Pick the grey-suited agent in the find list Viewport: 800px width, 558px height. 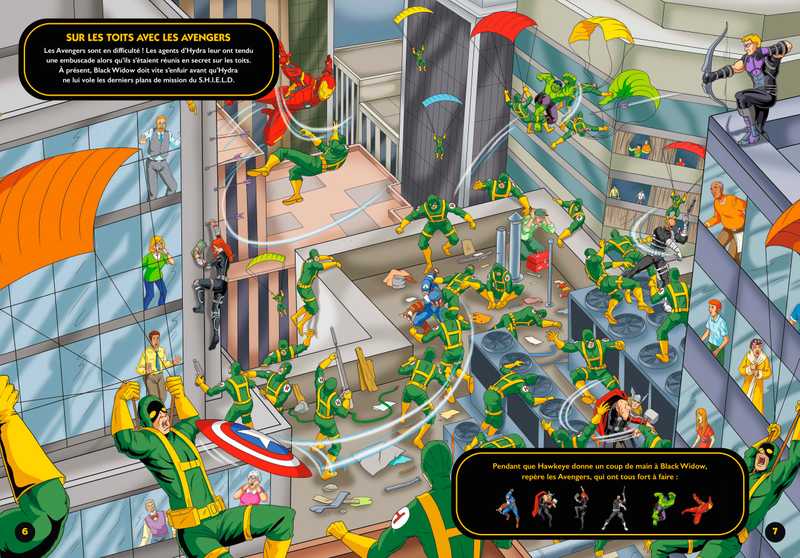(616, 510)
